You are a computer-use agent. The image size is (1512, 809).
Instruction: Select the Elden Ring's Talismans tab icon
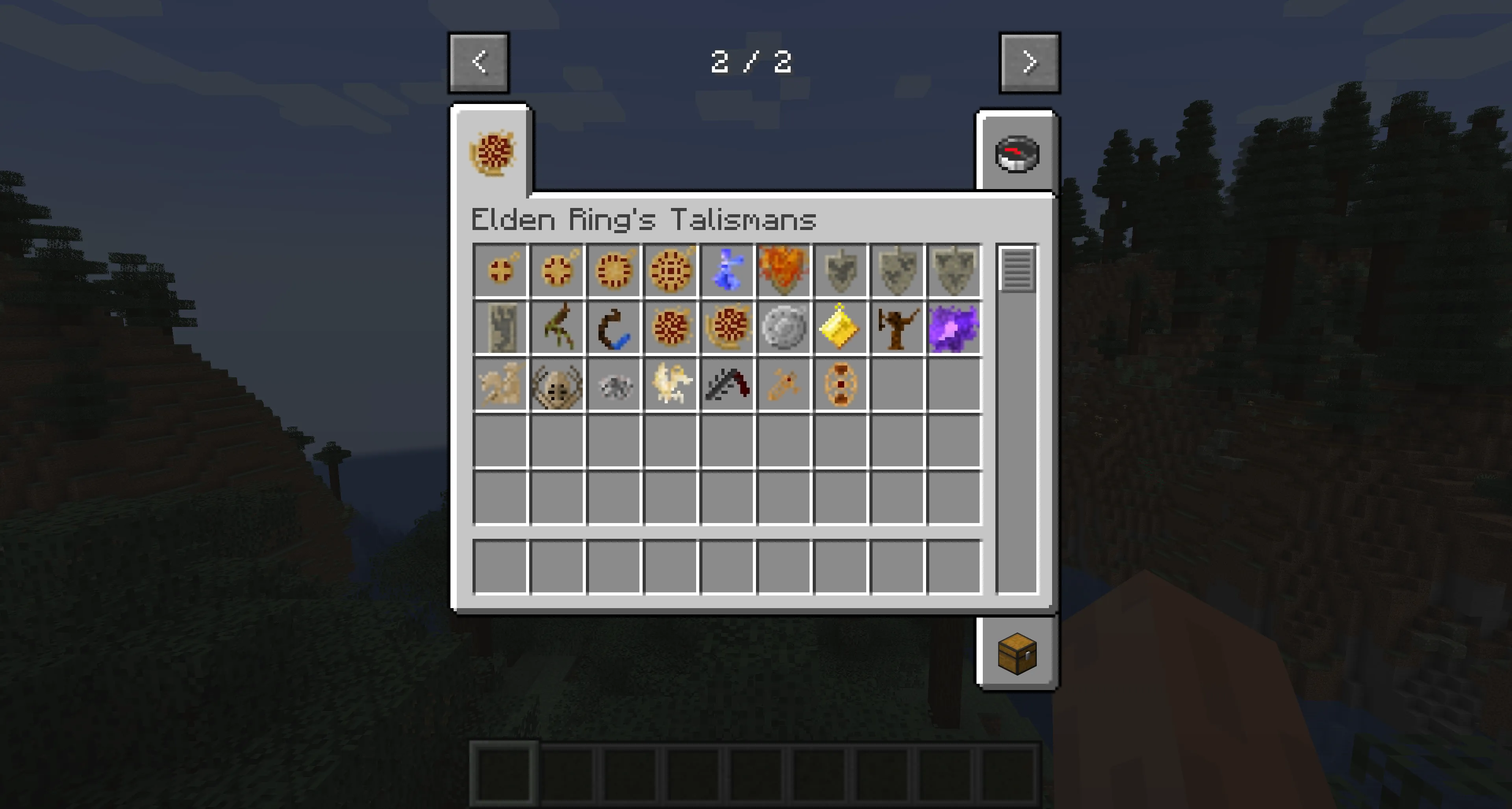(x=492, y=152)
